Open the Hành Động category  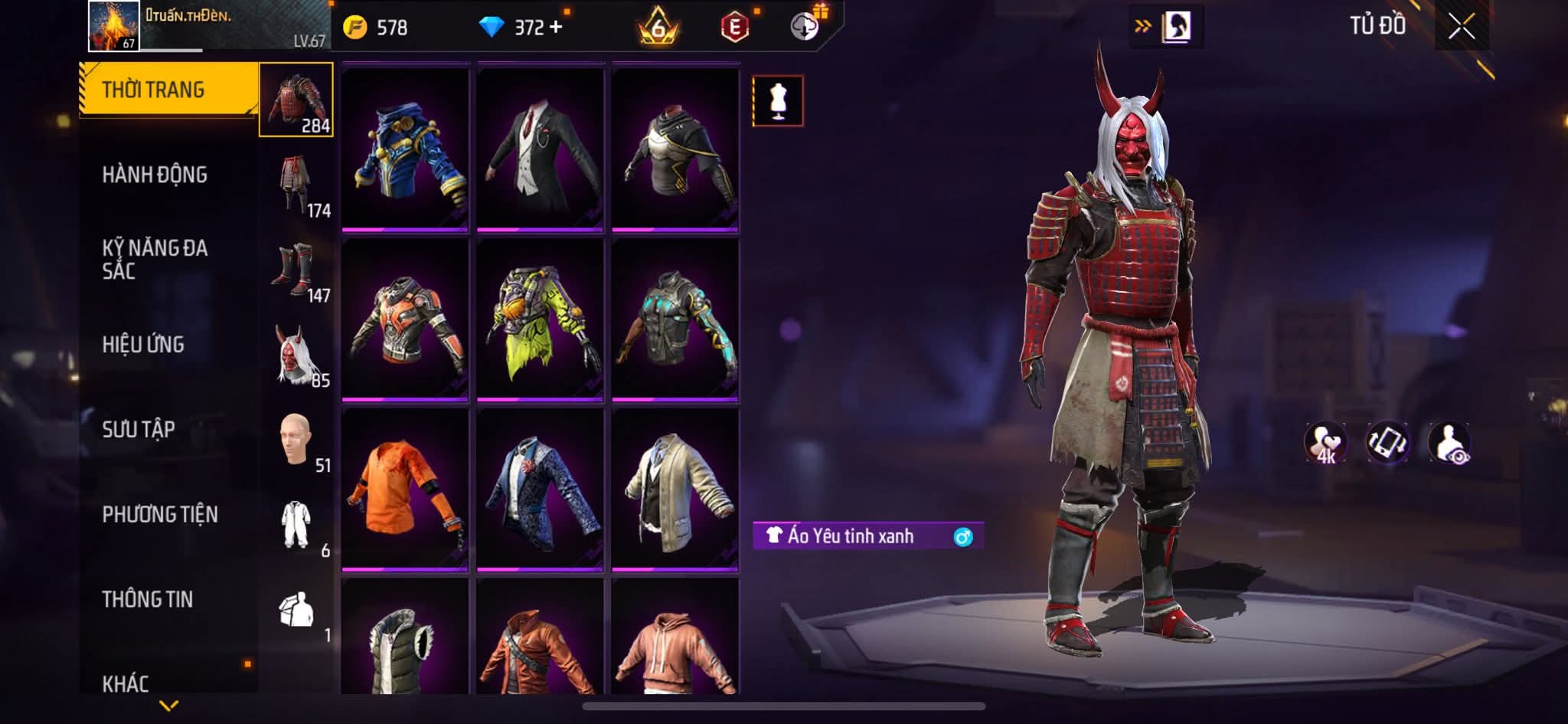[x=155, y=175]
